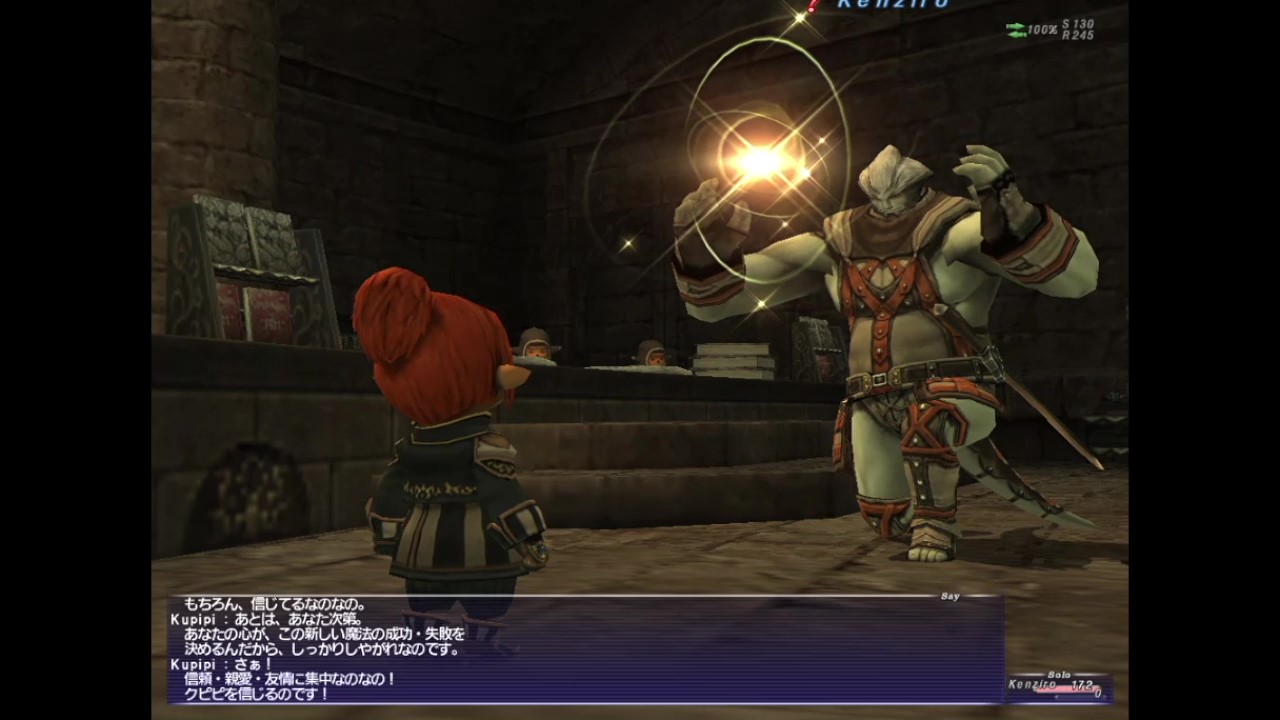
Task: Select the S 130 send rate indicator
Action: [x=1080, y=23]
